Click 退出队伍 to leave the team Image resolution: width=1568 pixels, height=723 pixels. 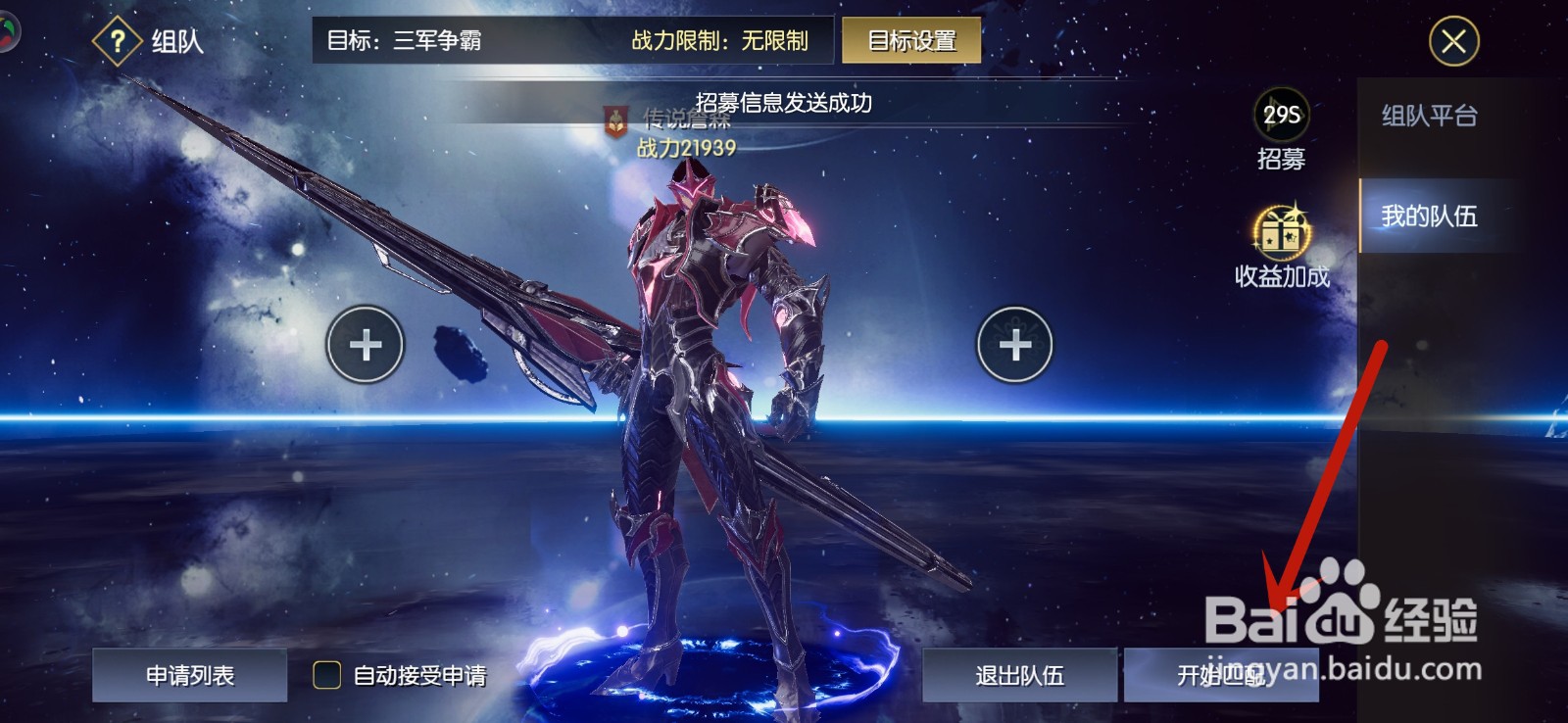pos(1019,676)
